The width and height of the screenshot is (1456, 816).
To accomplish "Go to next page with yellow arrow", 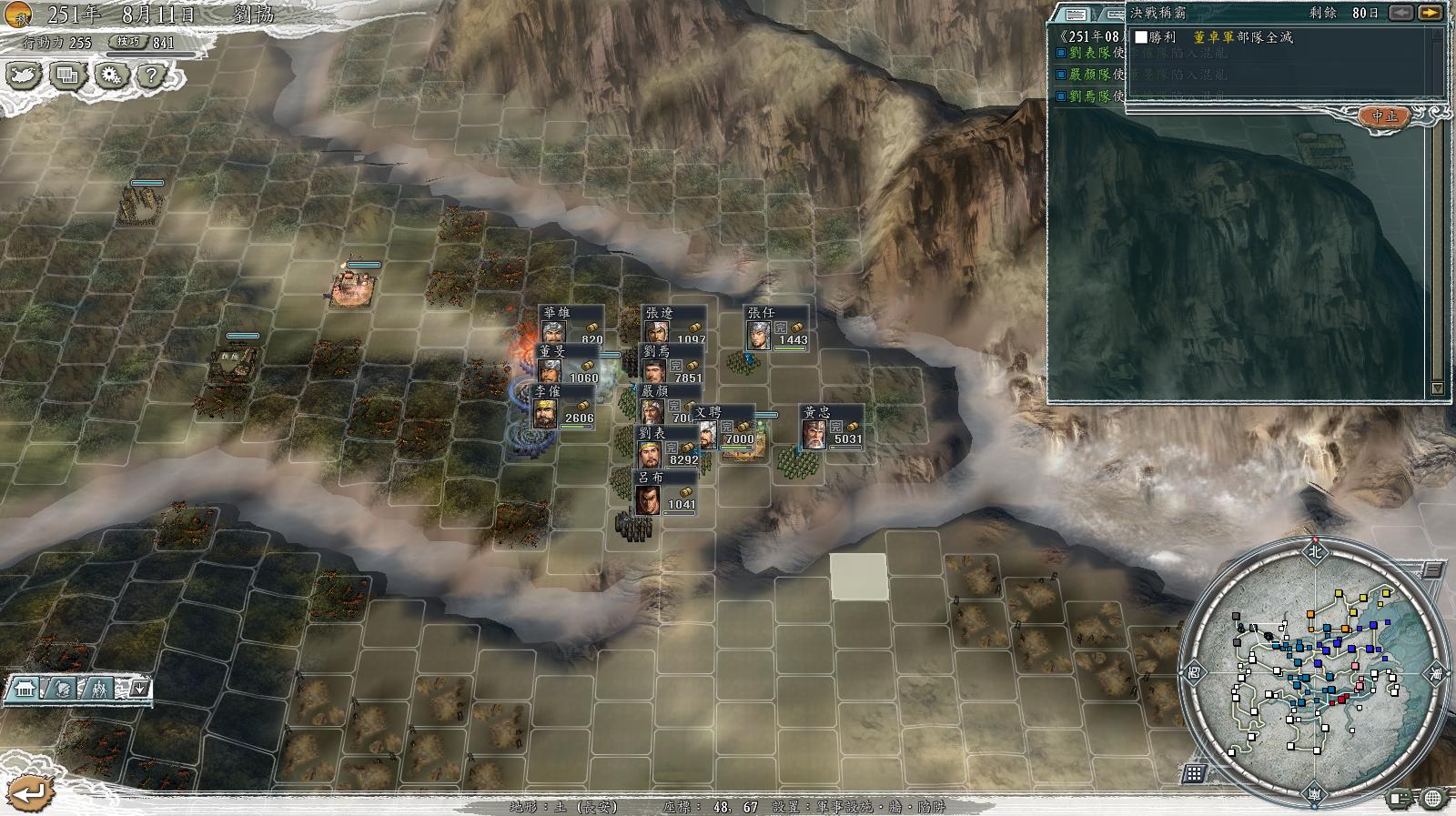I will click(1431, 13).
